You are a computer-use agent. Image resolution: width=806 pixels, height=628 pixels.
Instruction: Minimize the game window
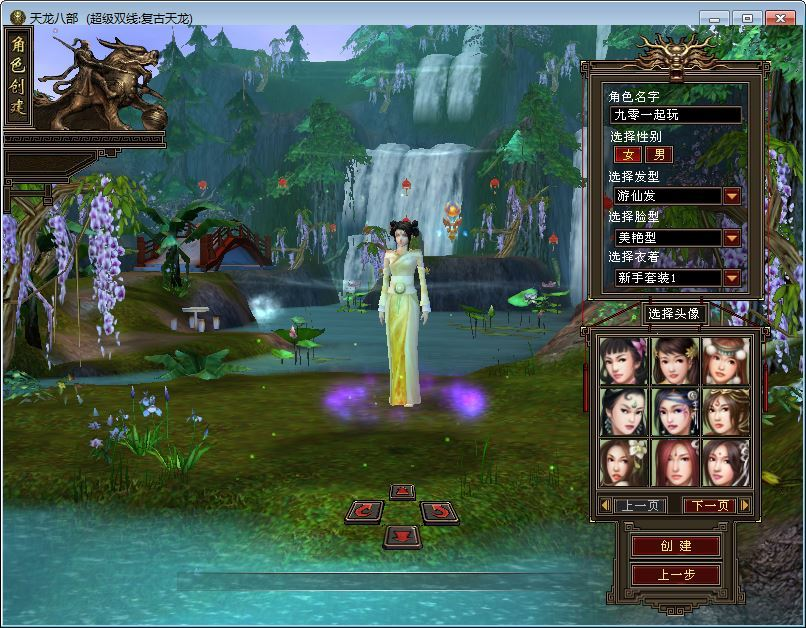713,18
